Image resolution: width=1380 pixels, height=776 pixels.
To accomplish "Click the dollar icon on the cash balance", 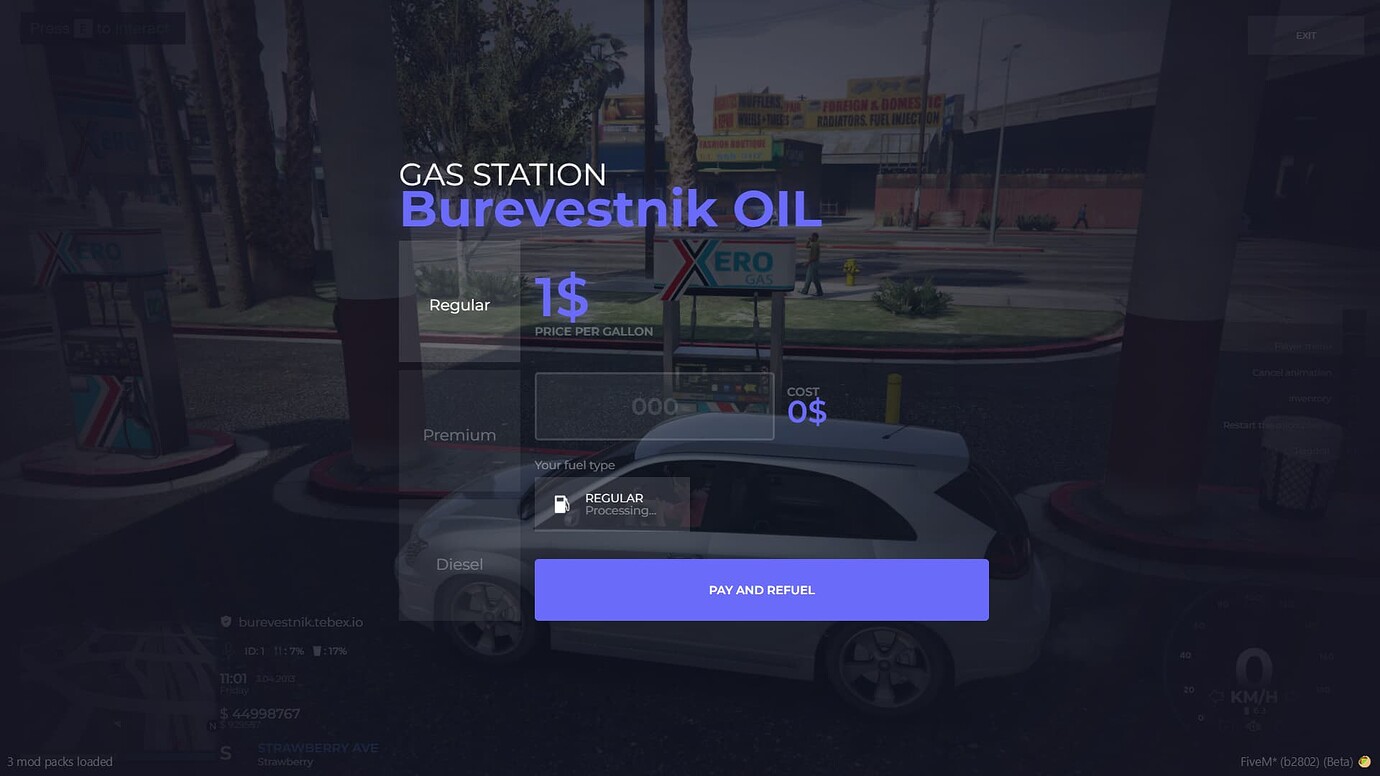I will [x=224, y=713].
